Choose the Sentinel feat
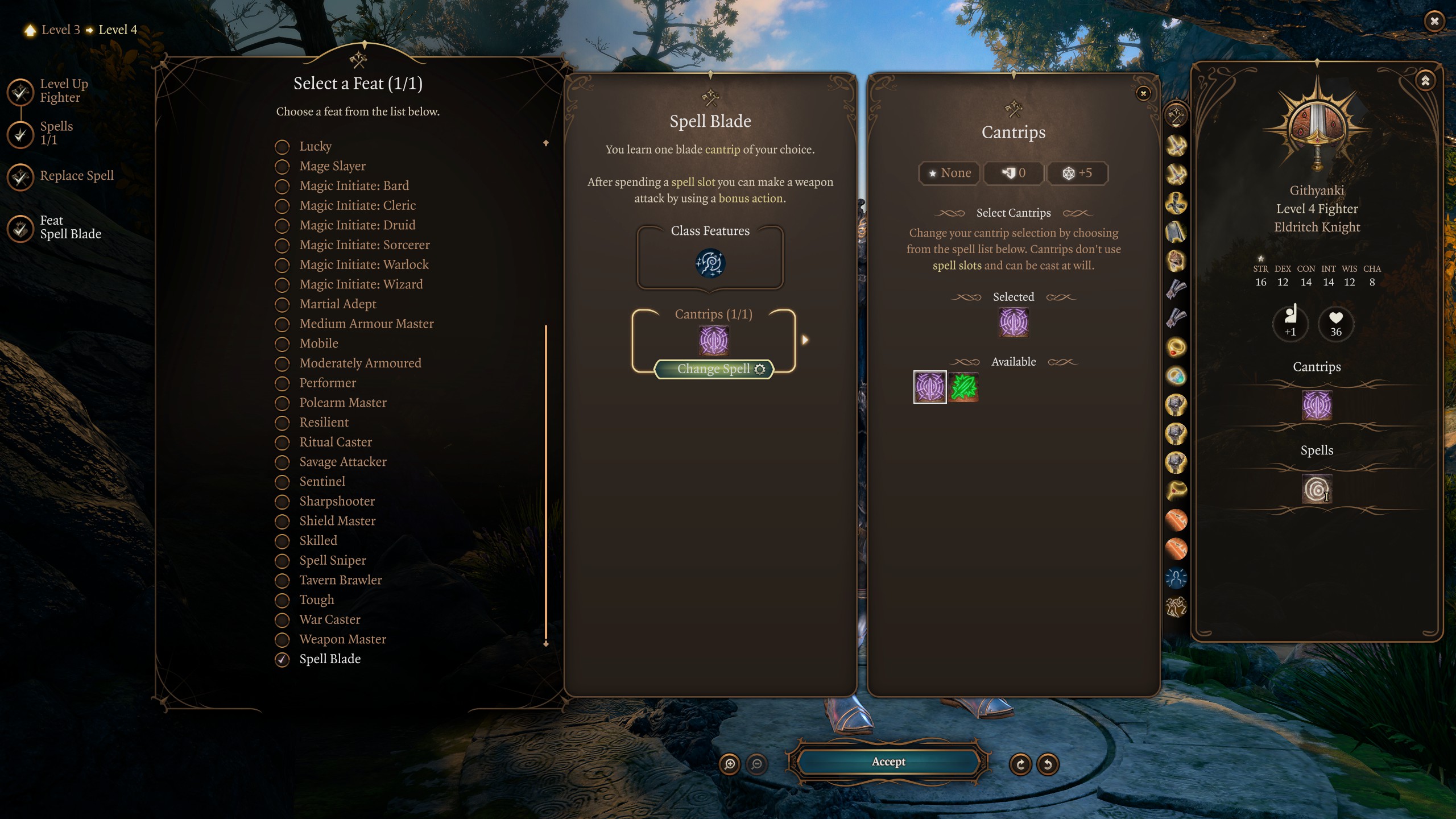The width and height of the screenshot is (1456, 819). tap(322, 482)
